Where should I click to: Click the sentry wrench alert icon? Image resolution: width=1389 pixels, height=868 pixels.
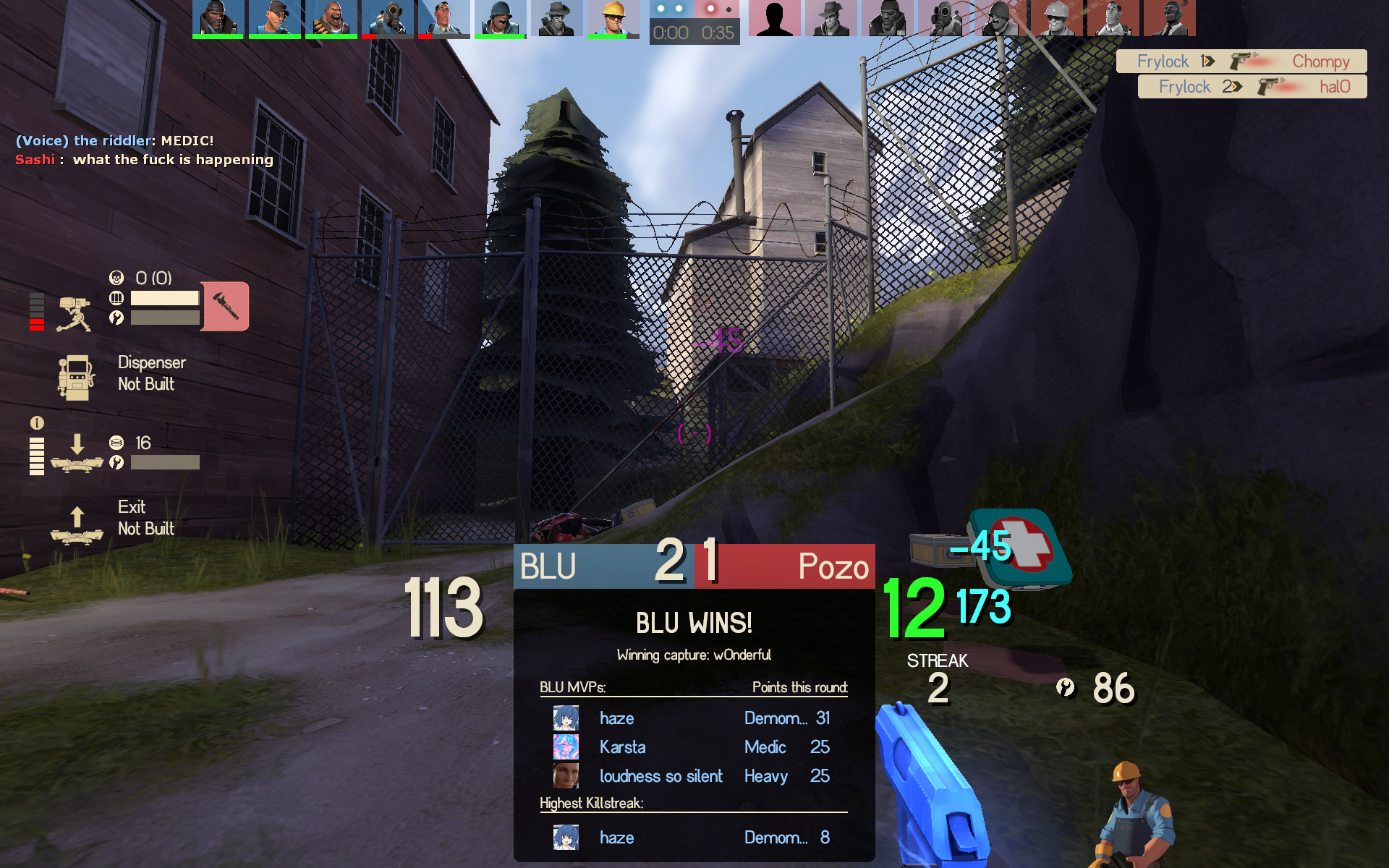[225, 307]
